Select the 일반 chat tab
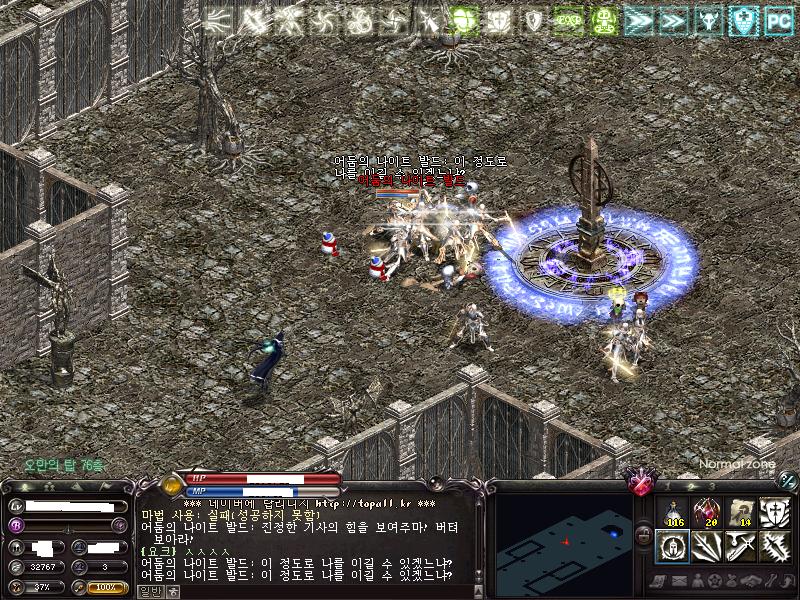 (149, 591)
